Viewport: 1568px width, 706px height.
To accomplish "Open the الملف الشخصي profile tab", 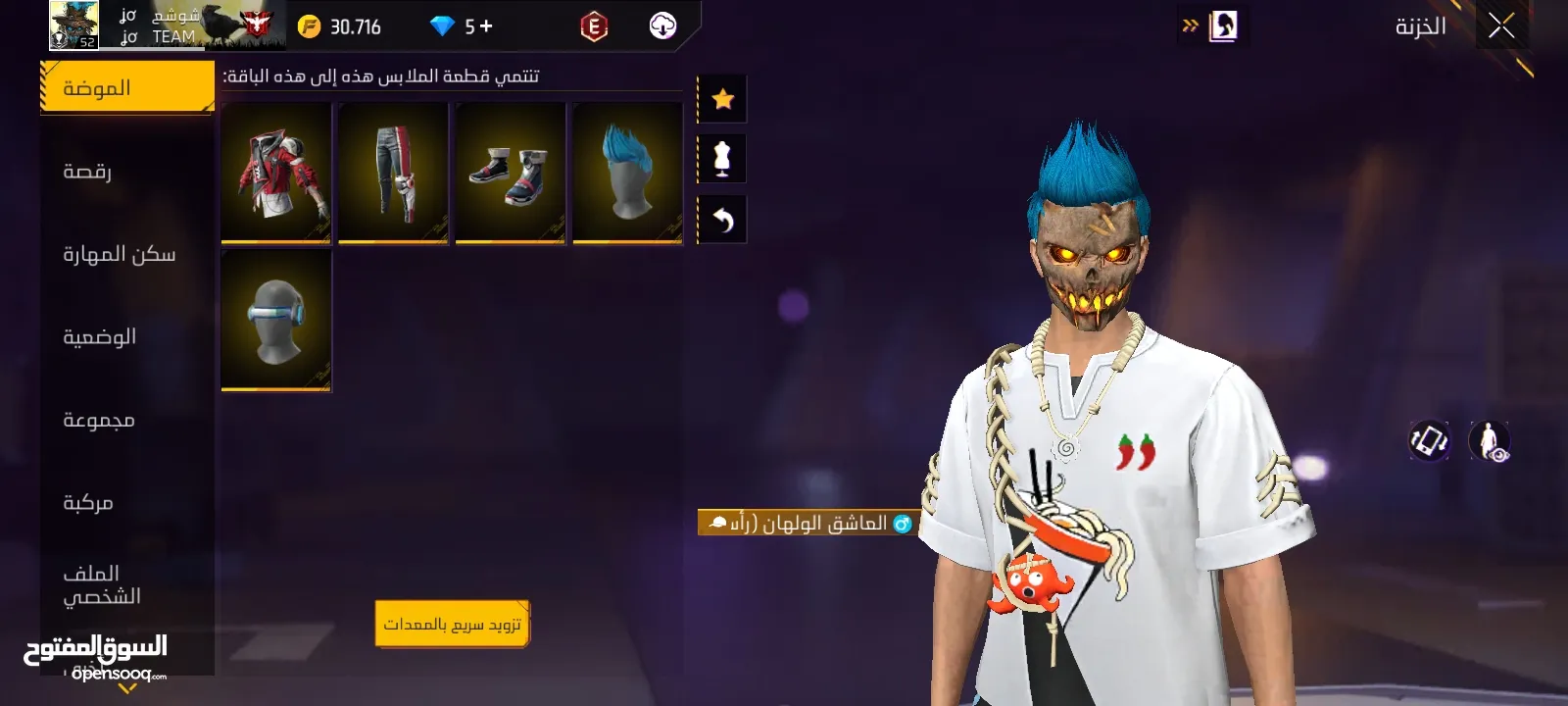I will 126,584.
